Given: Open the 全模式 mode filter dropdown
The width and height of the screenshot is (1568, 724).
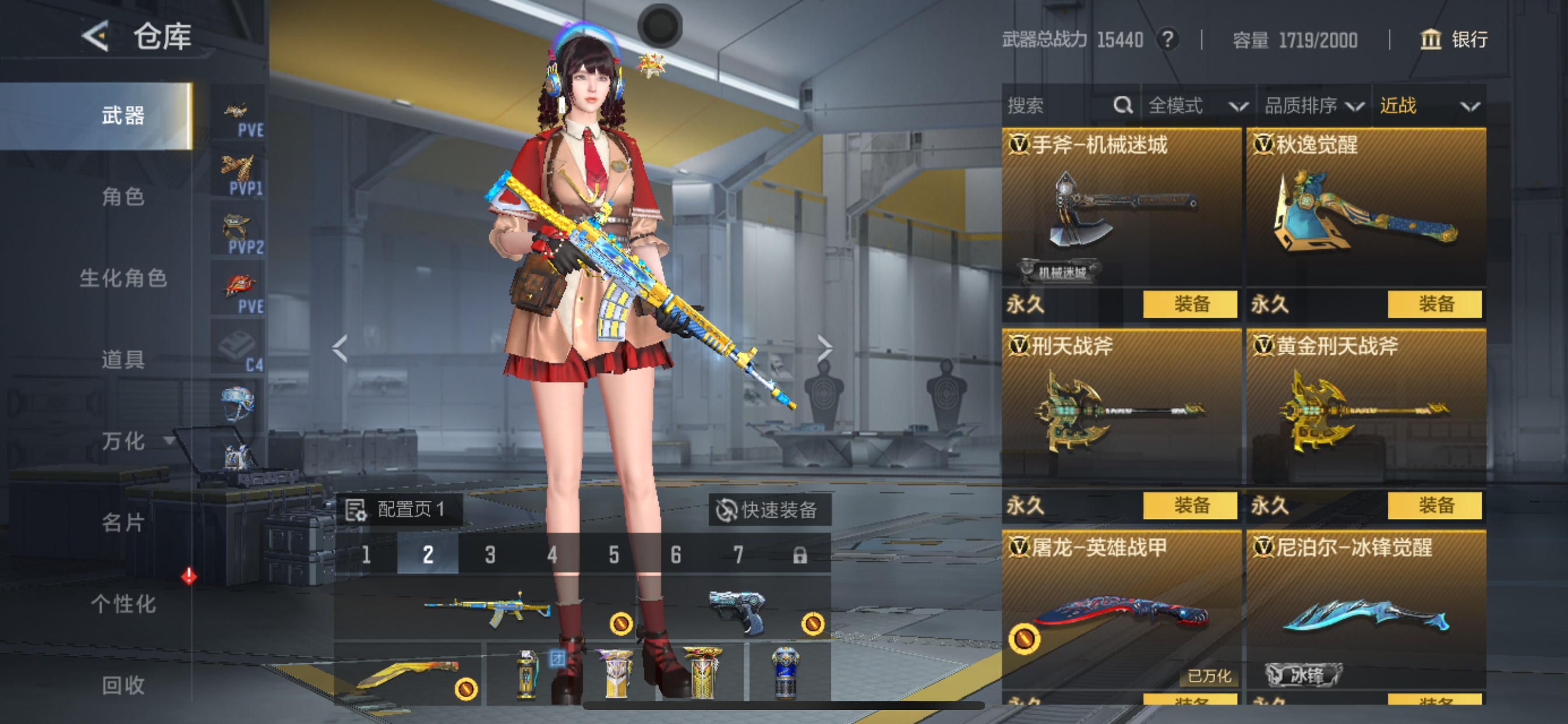Looking at the screenshot, I should [x=1193, y=106].
